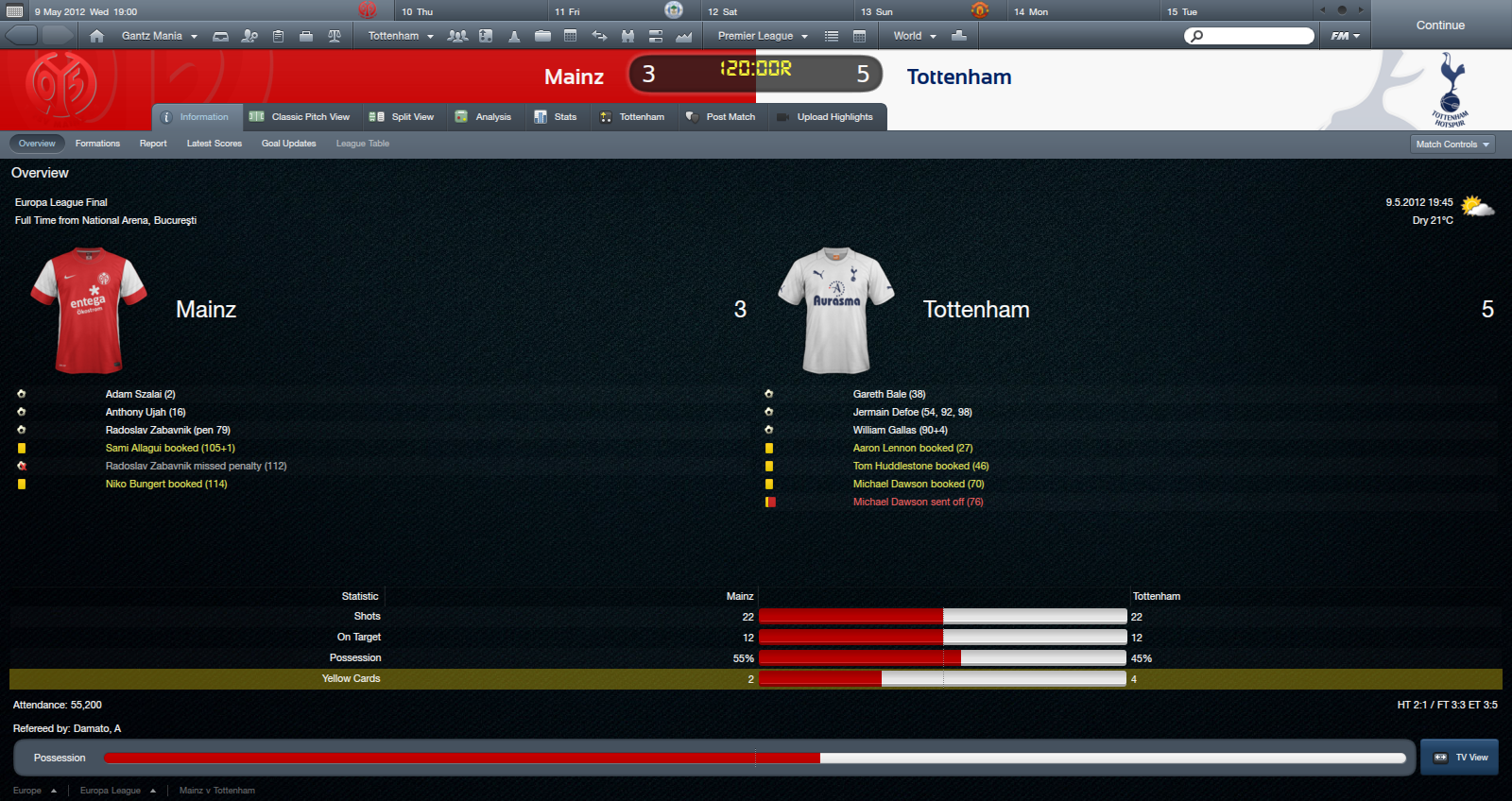Open the Classic Pitch View tab

click(x=300, y=117)
